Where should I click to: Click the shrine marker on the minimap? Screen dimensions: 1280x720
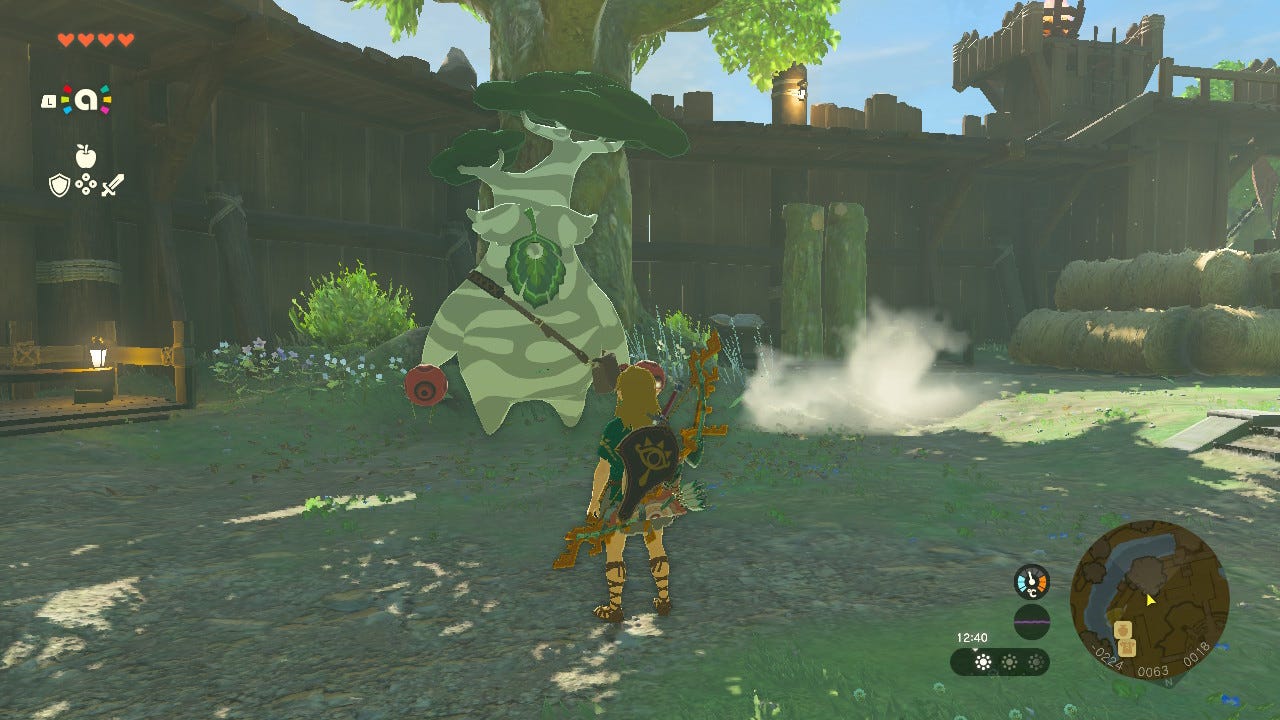pyautogui.click(x=1123, y=629)
